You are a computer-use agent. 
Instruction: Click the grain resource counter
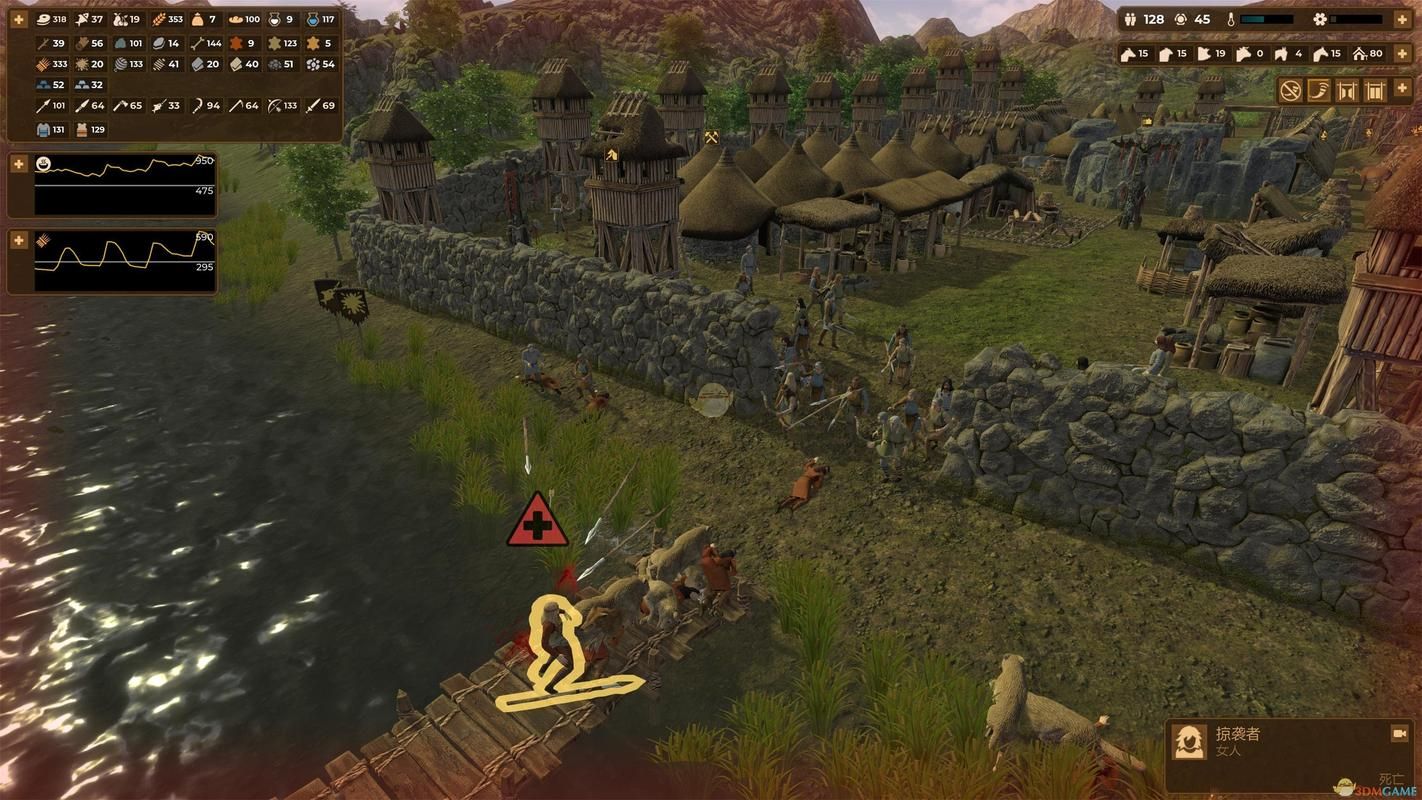click(x=159, y=19)
